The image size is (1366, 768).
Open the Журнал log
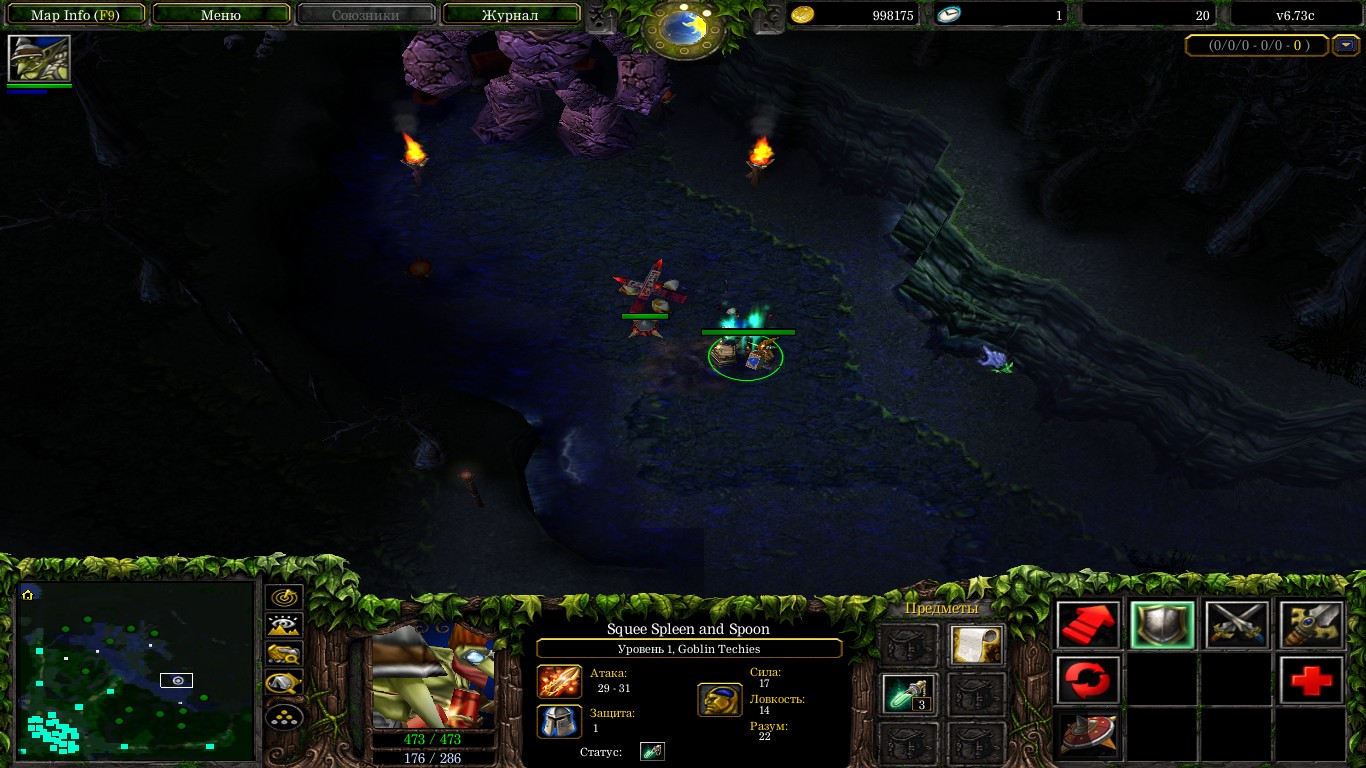510,15
